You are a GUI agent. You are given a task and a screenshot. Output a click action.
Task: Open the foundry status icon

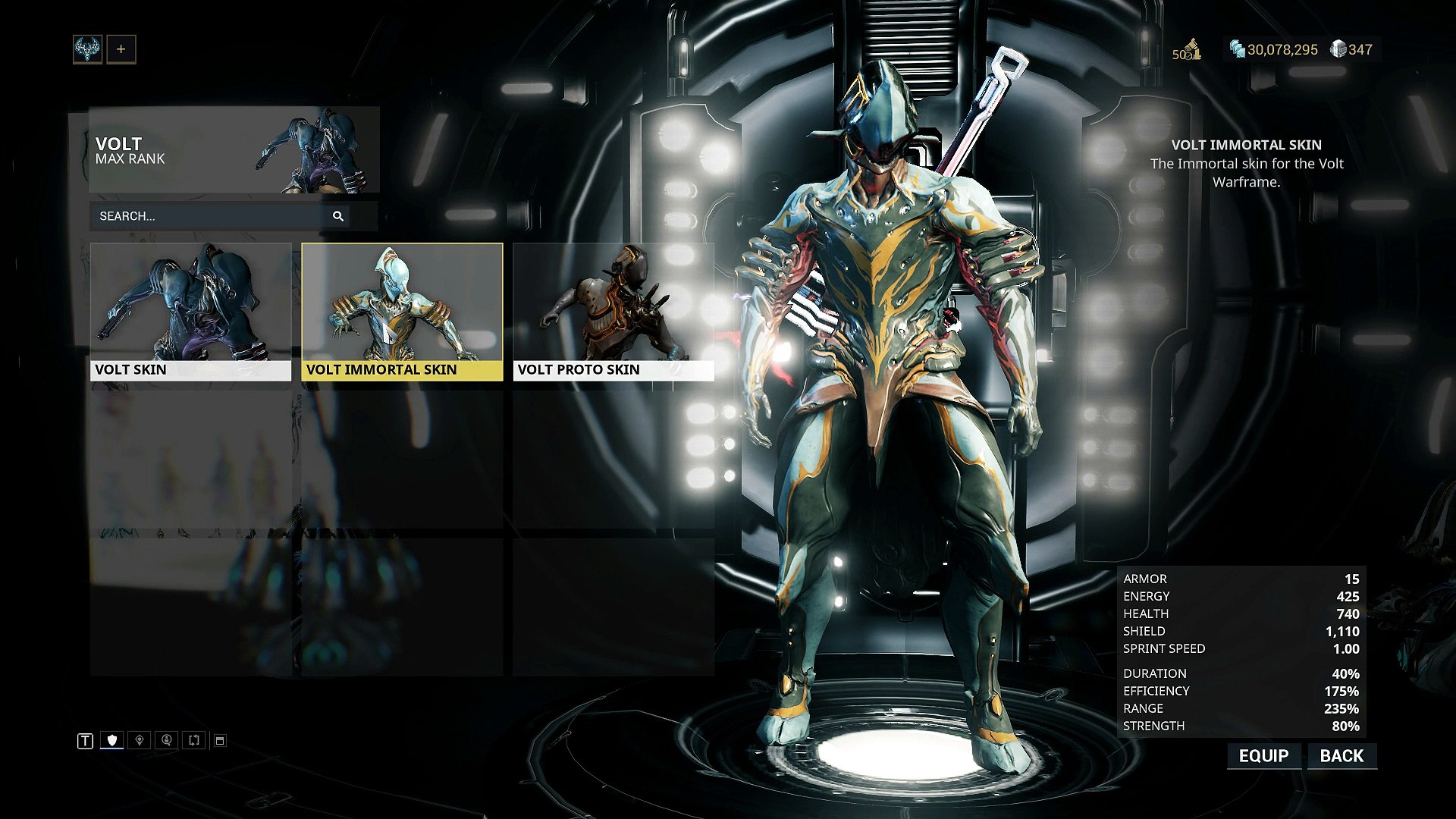pos(1189,50)
